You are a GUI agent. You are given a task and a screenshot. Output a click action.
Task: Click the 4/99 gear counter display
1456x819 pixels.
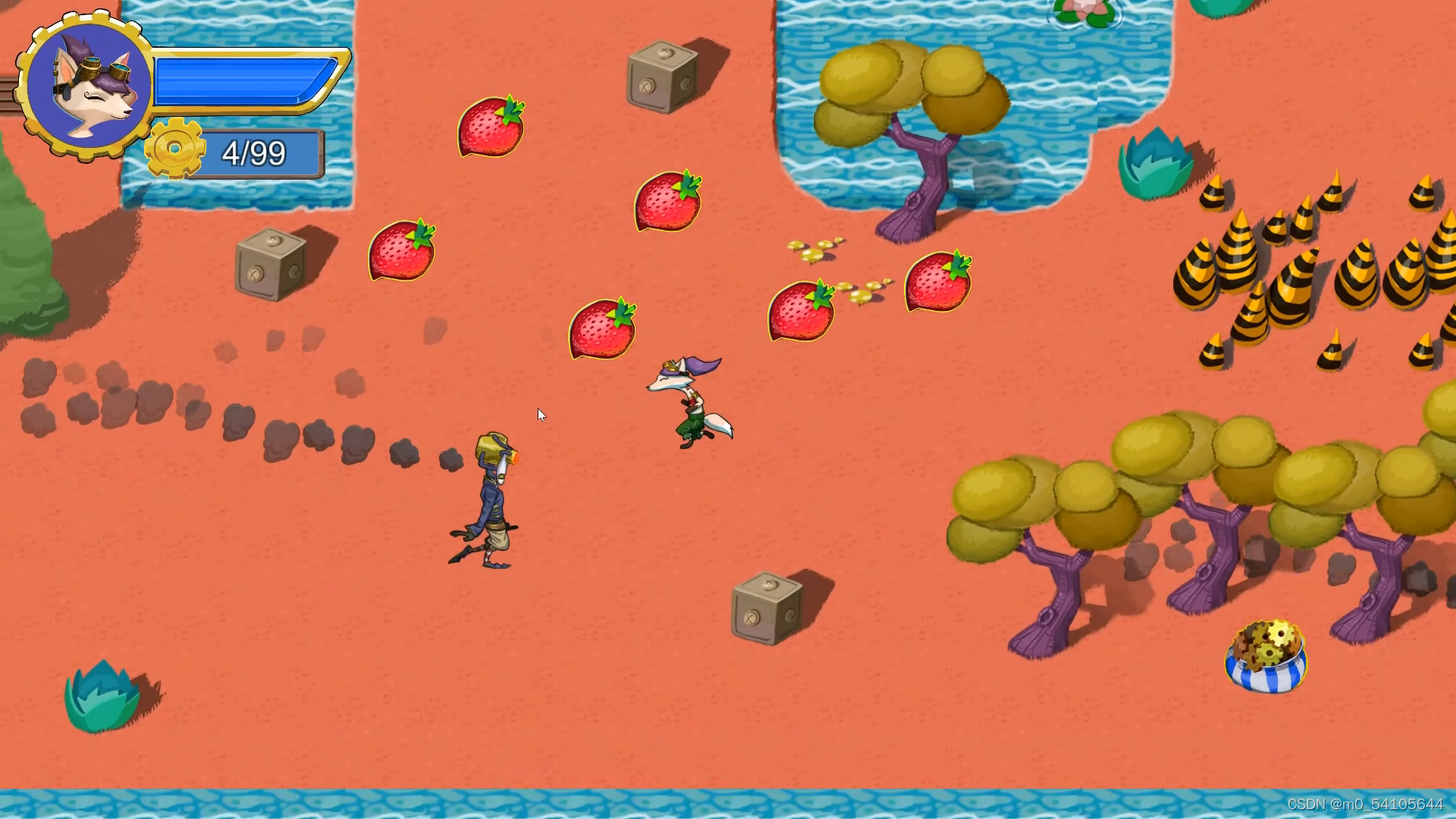pos(254,153)
